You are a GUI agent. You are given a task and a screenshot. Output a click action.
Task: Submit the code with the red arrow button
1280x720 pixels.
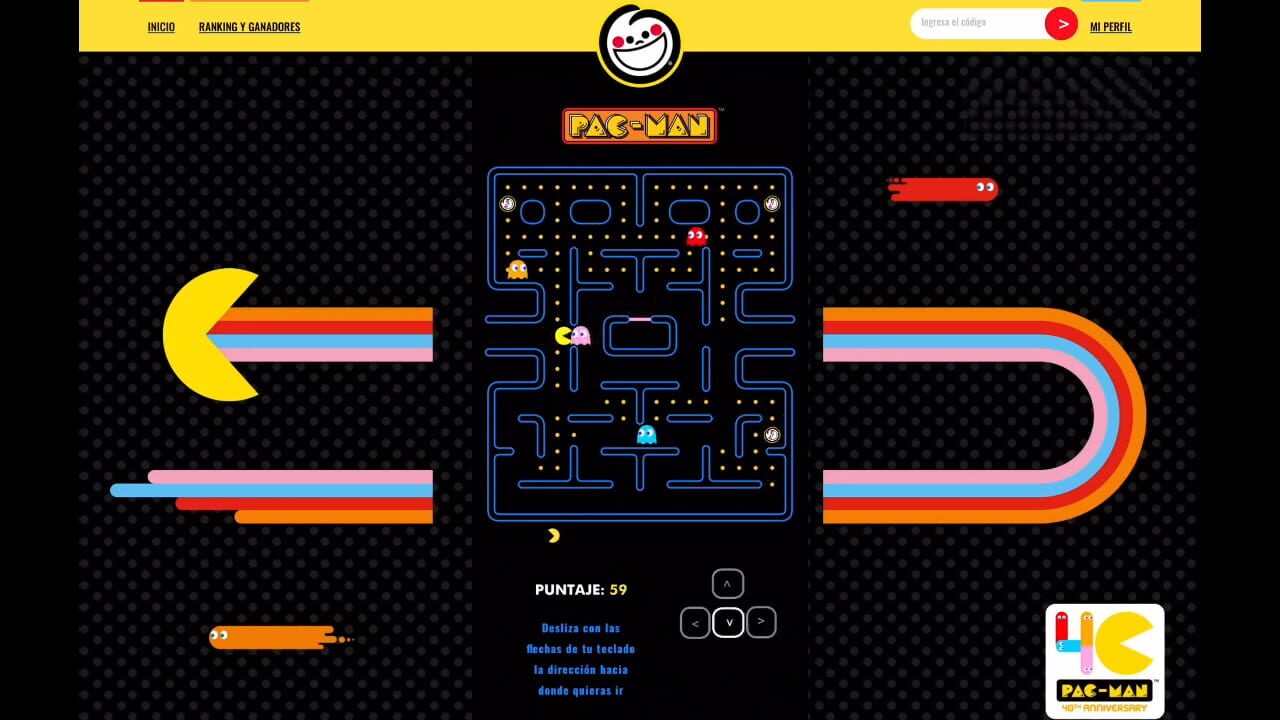point(1062,23)
